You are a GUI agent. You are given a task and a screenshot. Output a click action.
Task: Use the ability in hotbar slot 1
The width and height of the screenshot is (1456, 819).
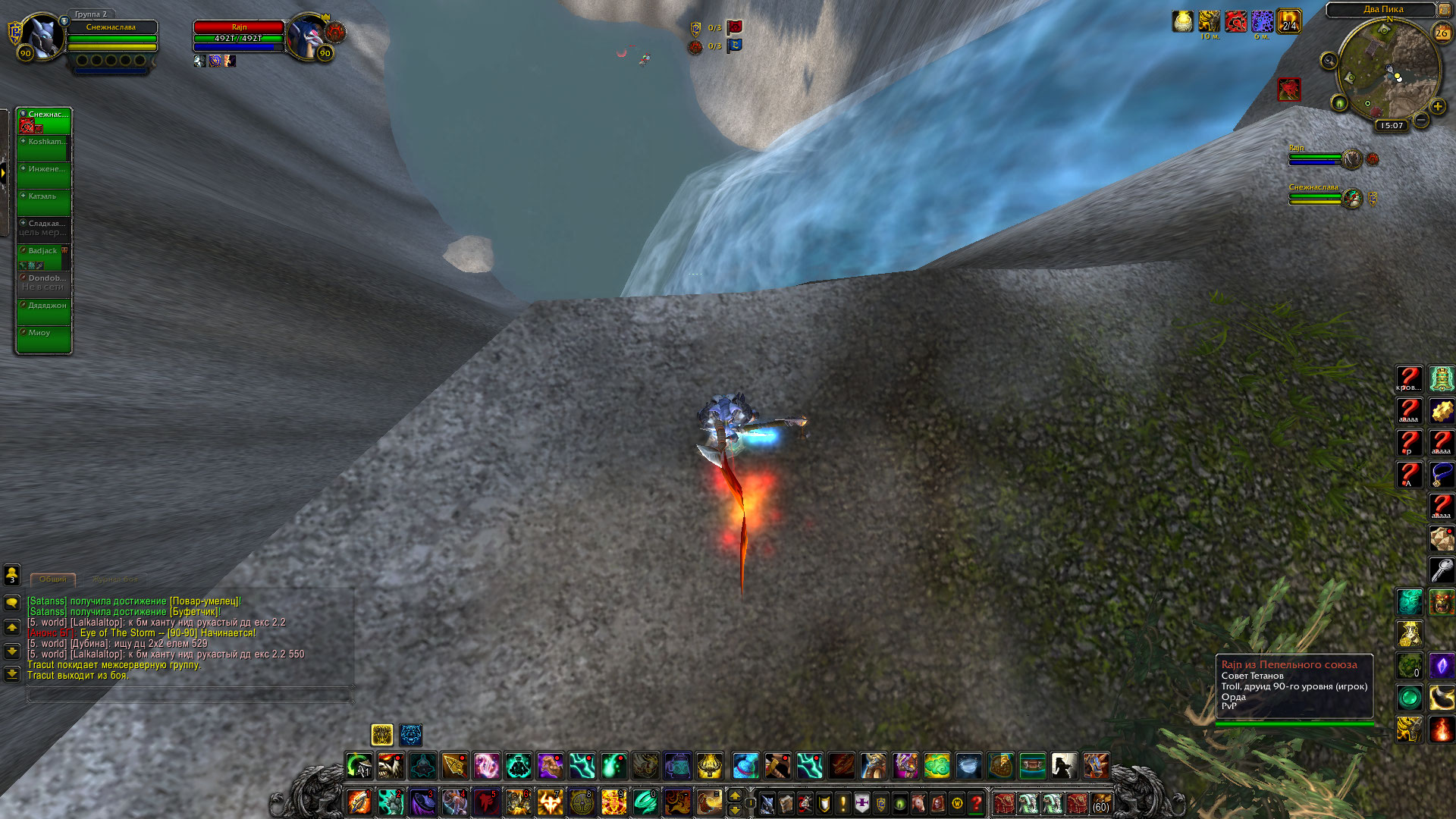[359, 802]
